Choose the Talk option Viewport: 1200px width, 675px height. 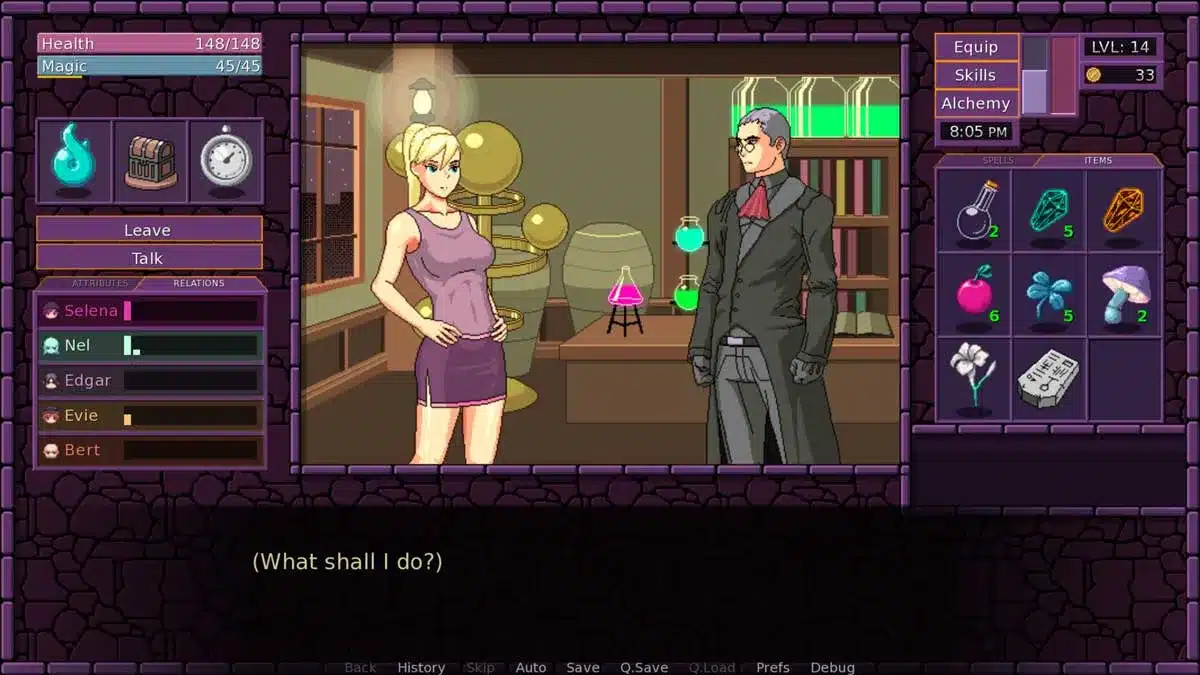click(x=148, y=258)
